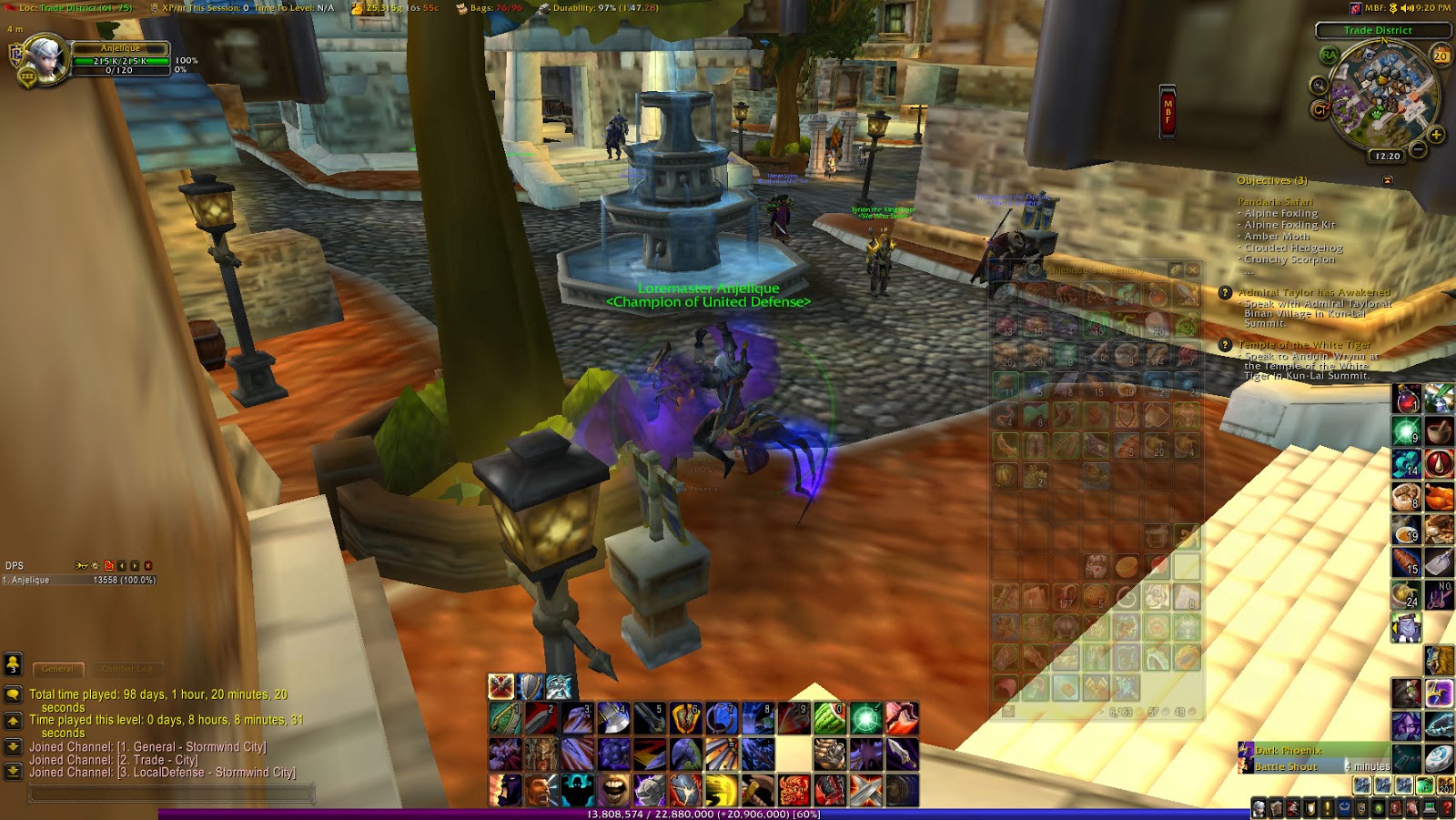The image size is (1456, 820).
Task: Click the Trade District label above the minimap
Action: point(1377,30)
